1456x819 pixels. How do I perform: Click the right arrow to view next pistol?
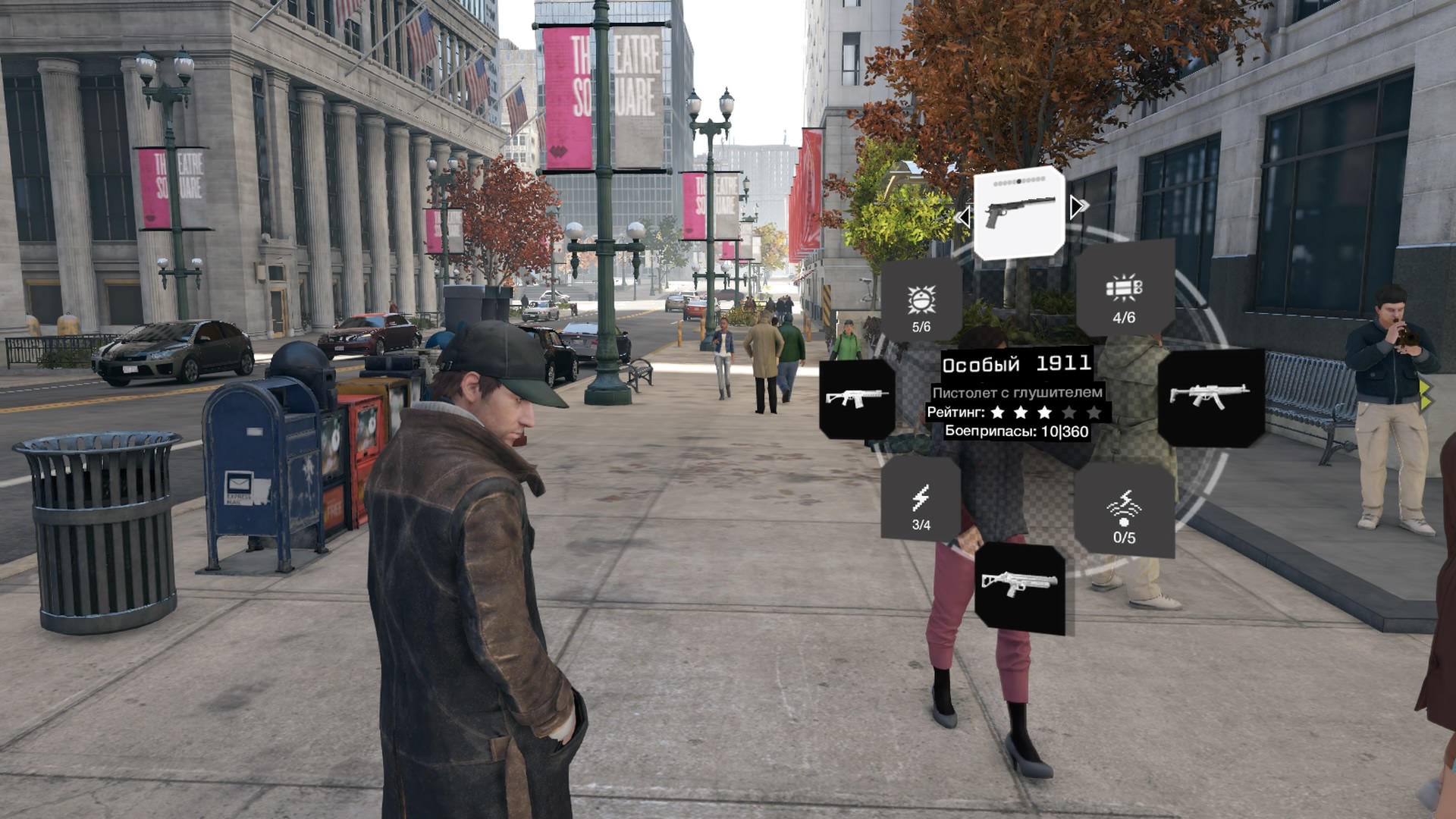pyautogui.click(x=1077, y=206)
